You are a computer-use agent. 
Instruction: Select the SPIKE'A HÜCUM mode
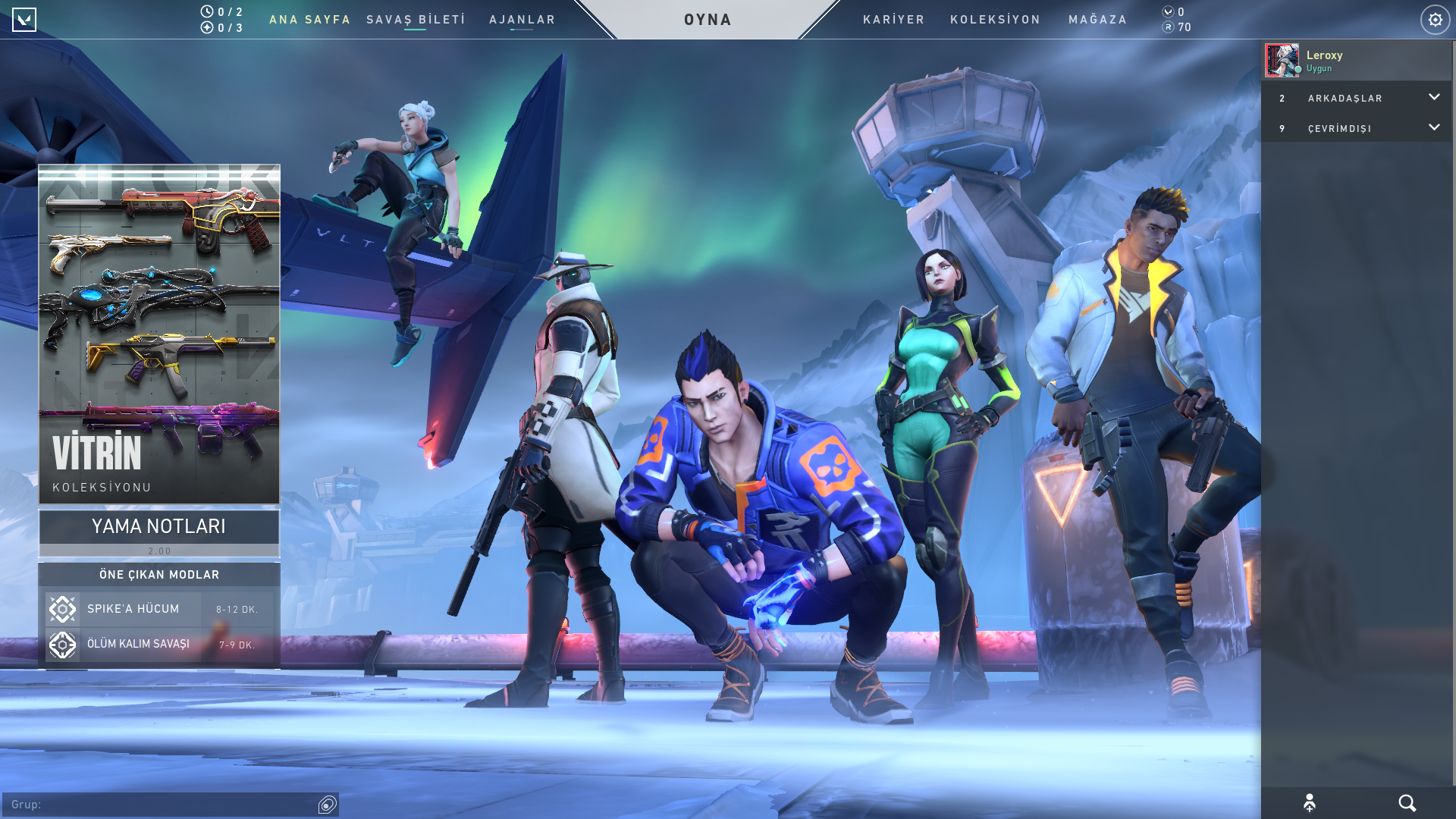click(159, 609)
